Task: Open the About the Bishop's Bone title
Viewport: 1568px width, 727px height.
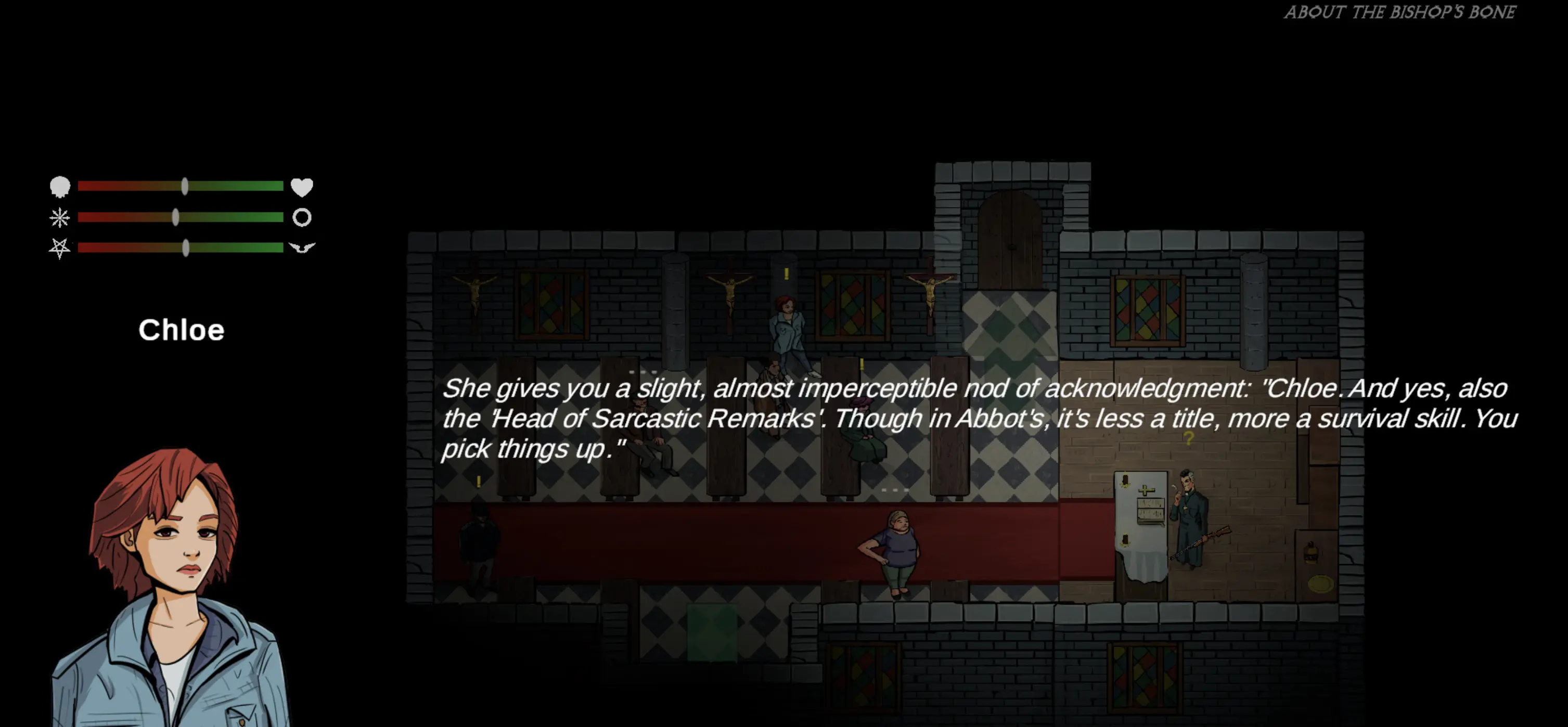Action: 1399,13
